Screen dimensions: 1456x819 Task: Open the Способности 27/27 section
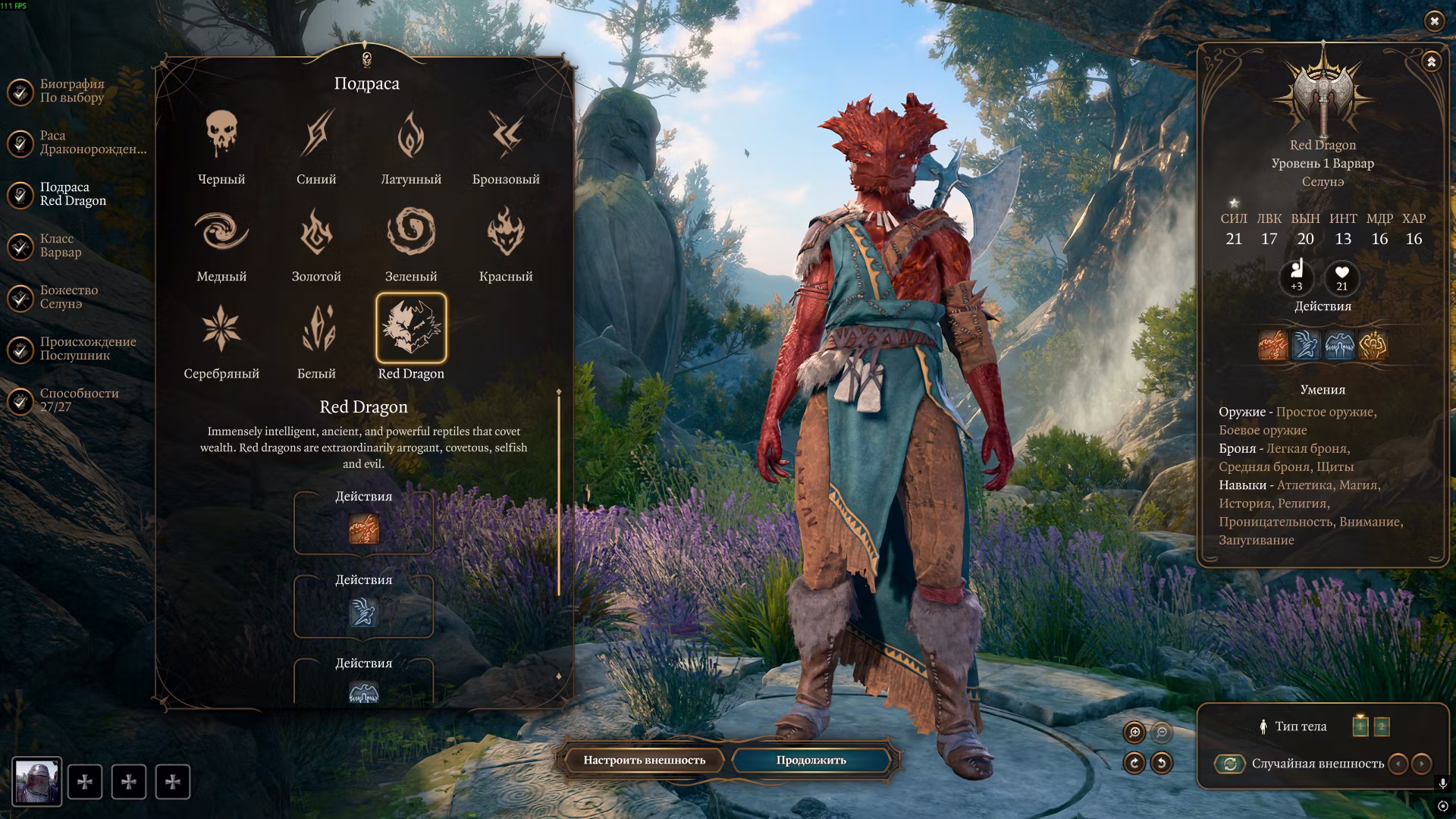click(x=79, y=400)
